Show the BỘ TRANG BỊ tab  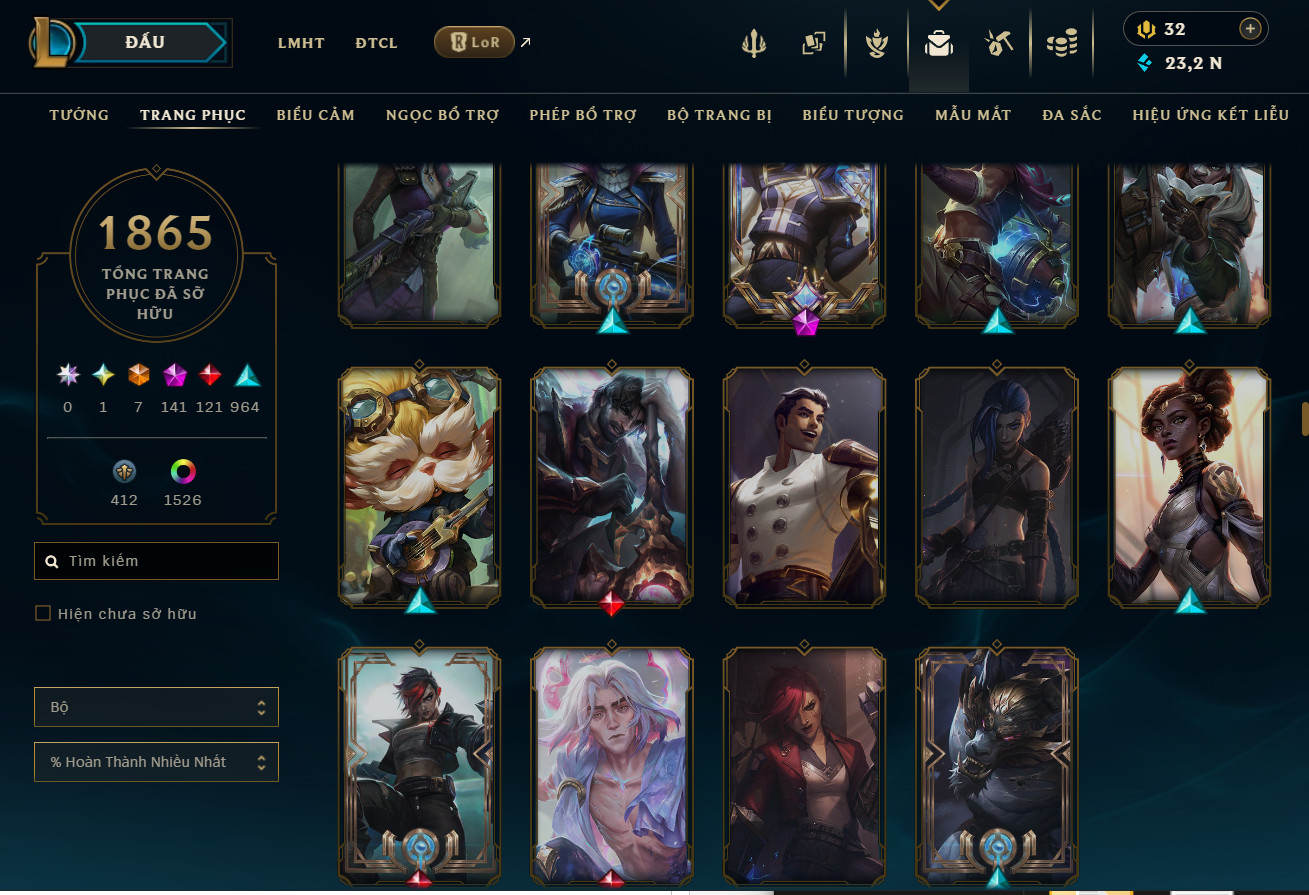719,115
